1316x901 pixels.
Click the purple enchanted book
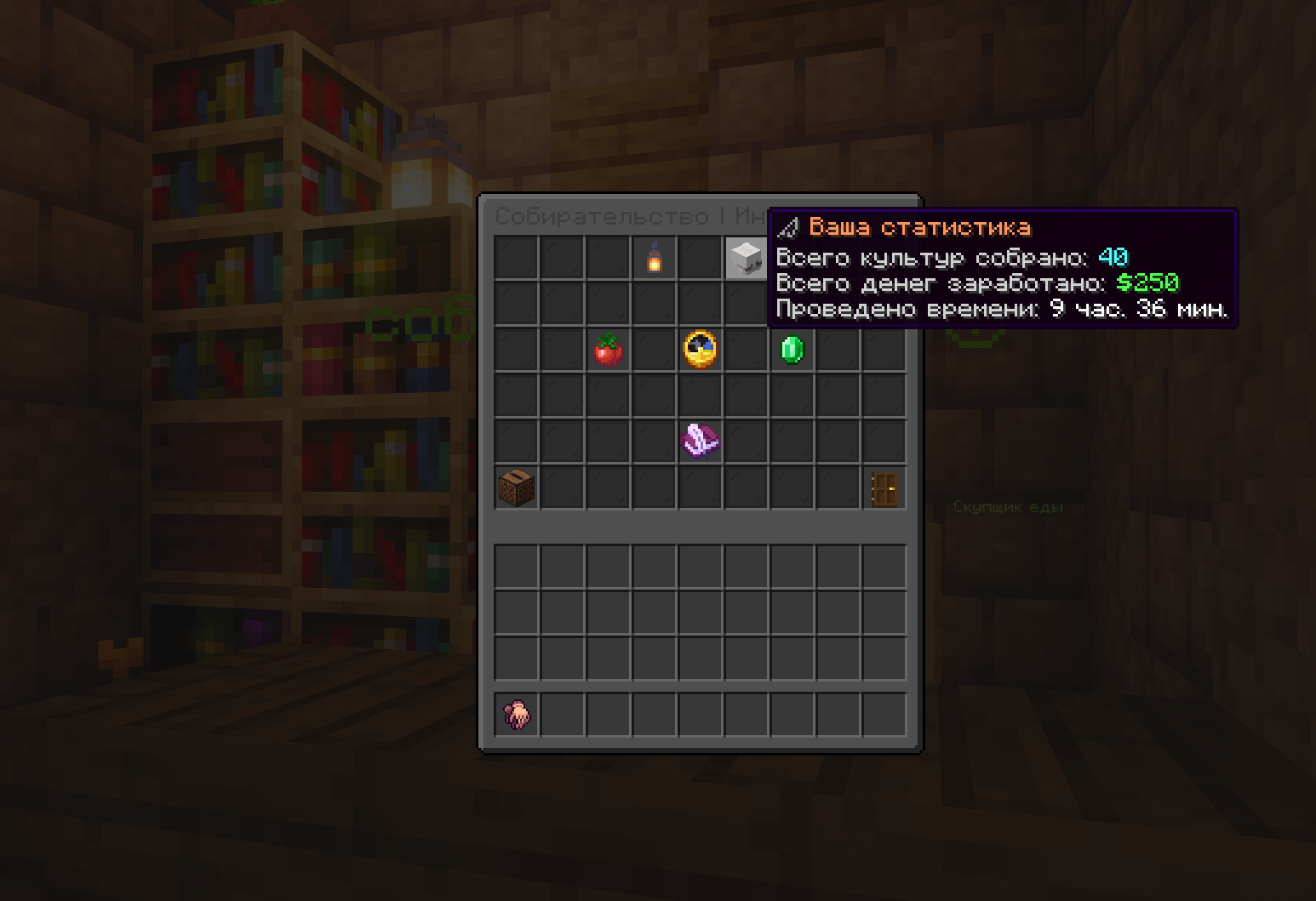(x=700, y=441)
